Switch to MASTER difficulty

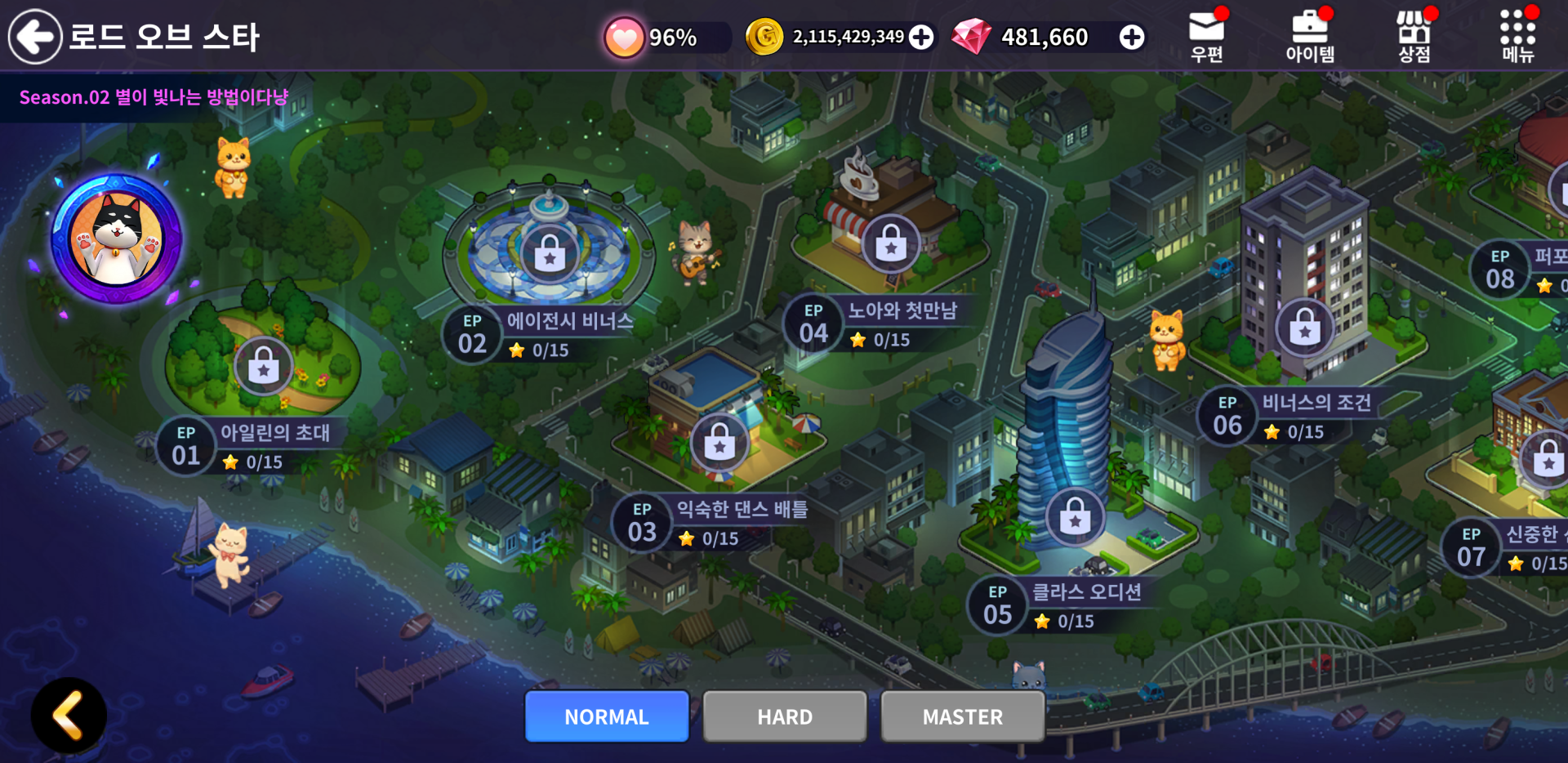click(x=963, y=716)
